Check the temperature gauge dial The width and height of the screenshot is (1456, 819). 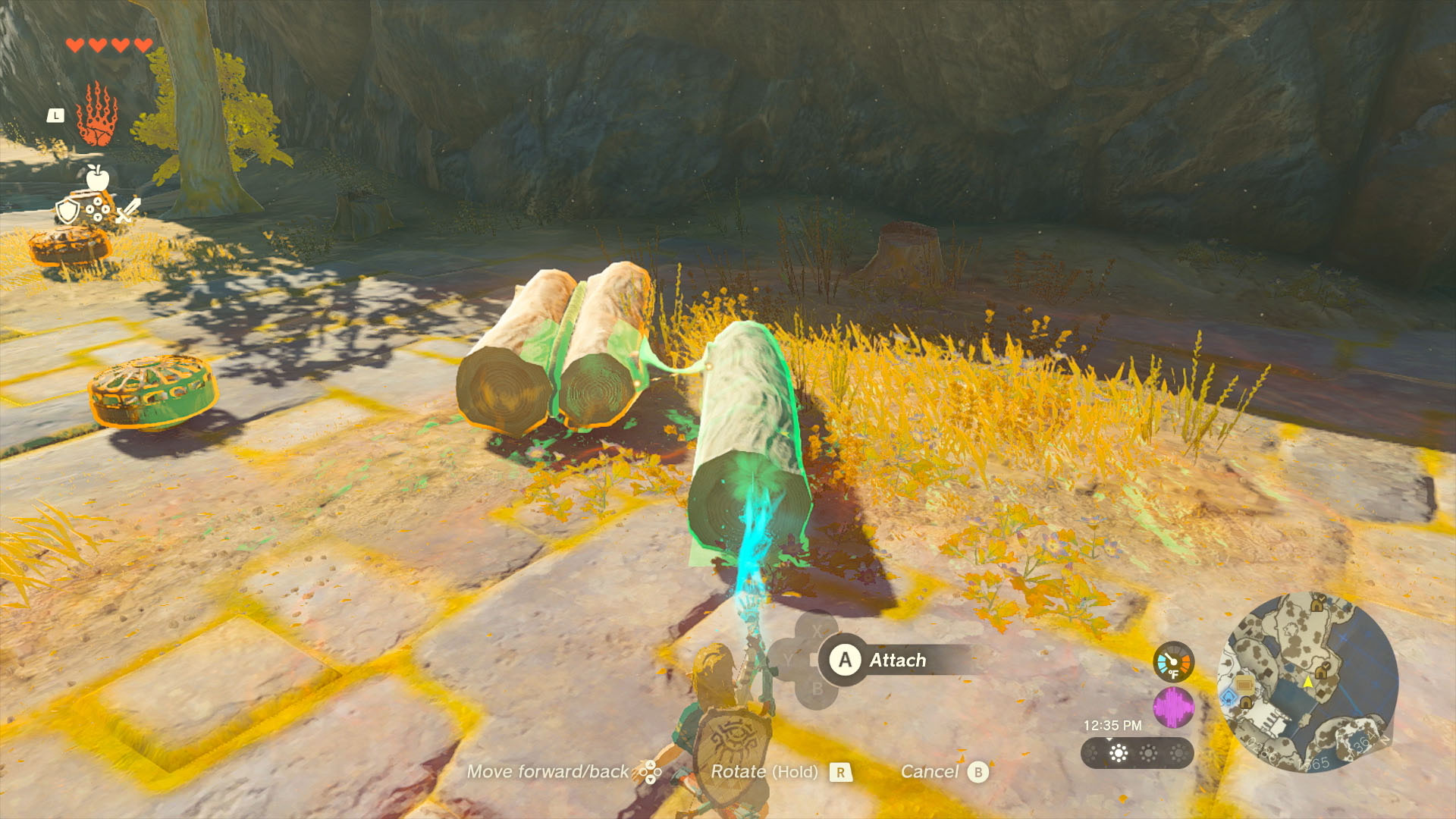coord(1173,662)
